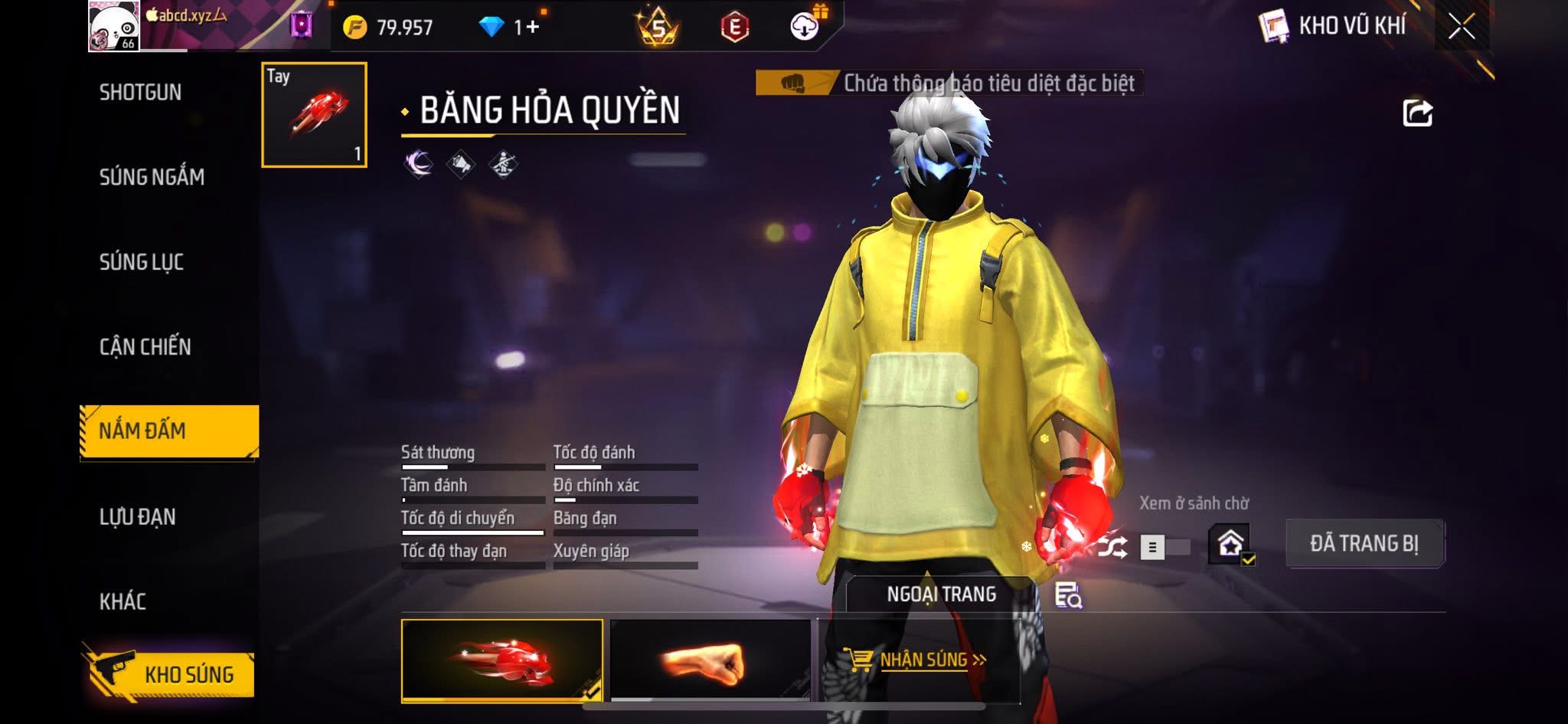Tap the share icon

[x=1417, y=113]
